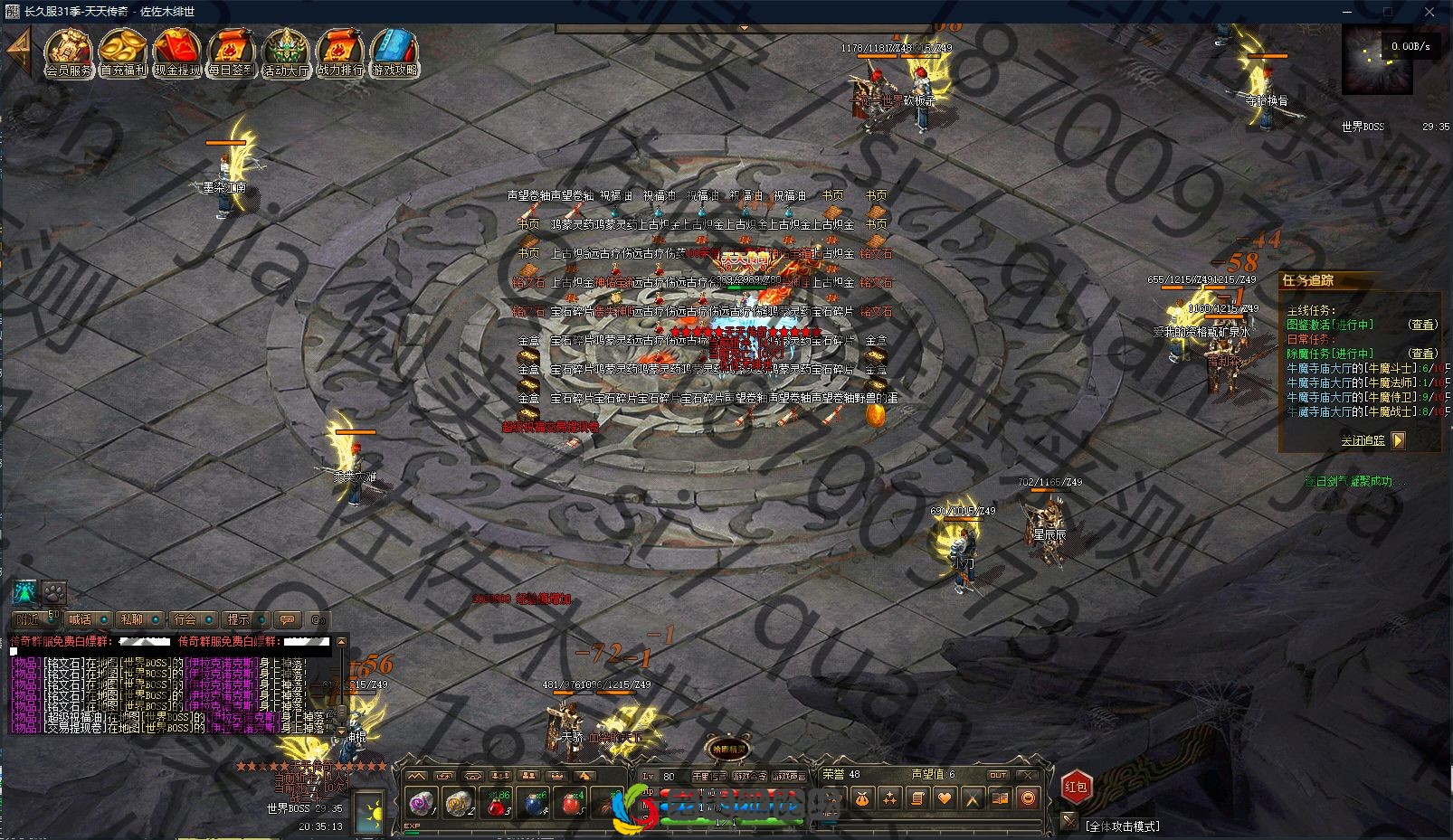
Task: Open the 活动大厅 activity hall
Action: (x=286, y=52)
